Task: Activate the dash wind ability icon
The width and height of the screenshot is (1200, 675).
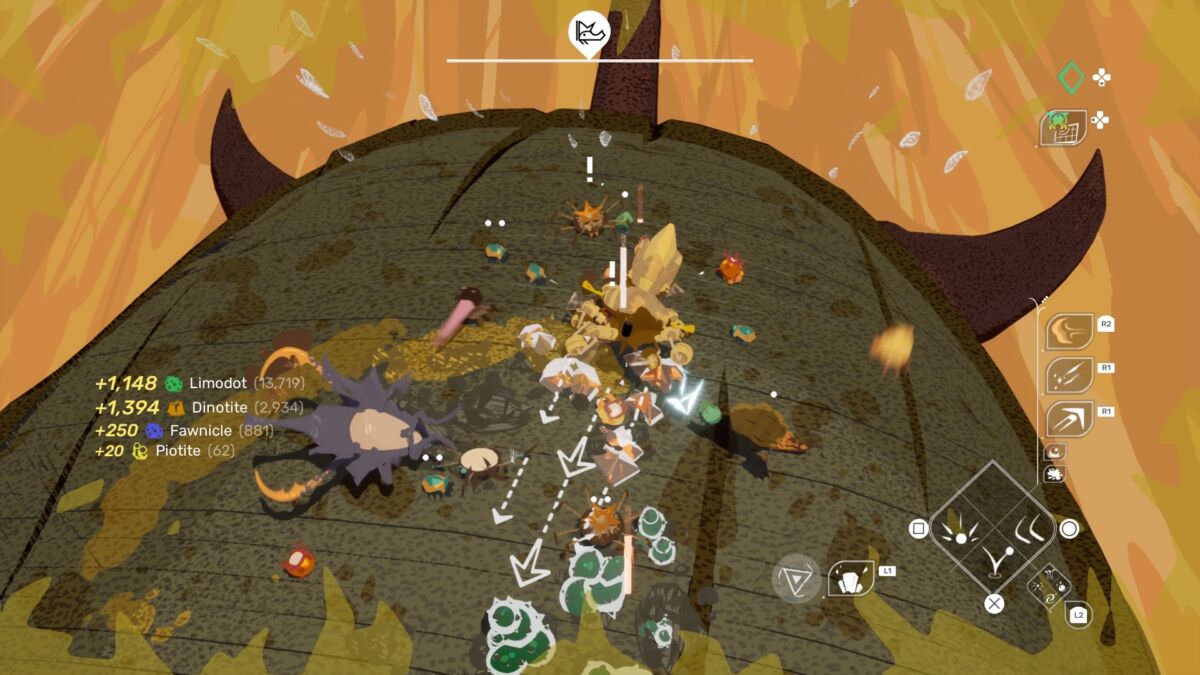Action: tap(1069, 332)
